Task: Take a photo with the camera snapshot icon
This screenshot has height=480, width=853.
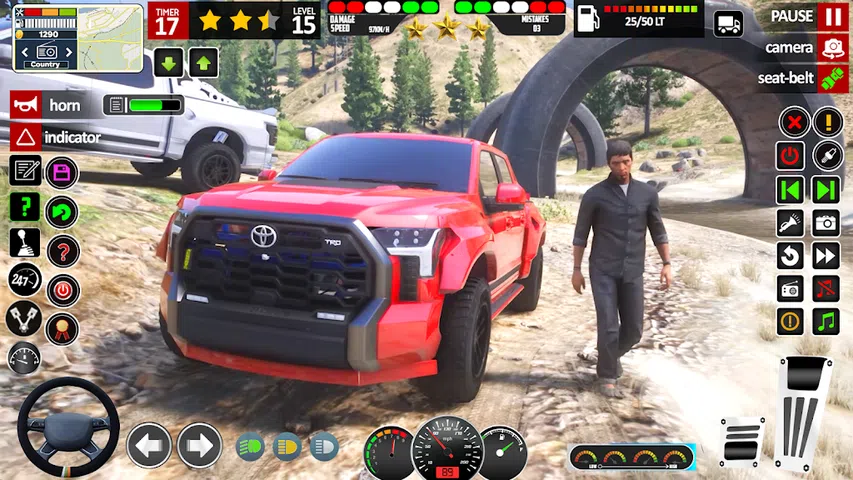Action: (x=826, y=222)
